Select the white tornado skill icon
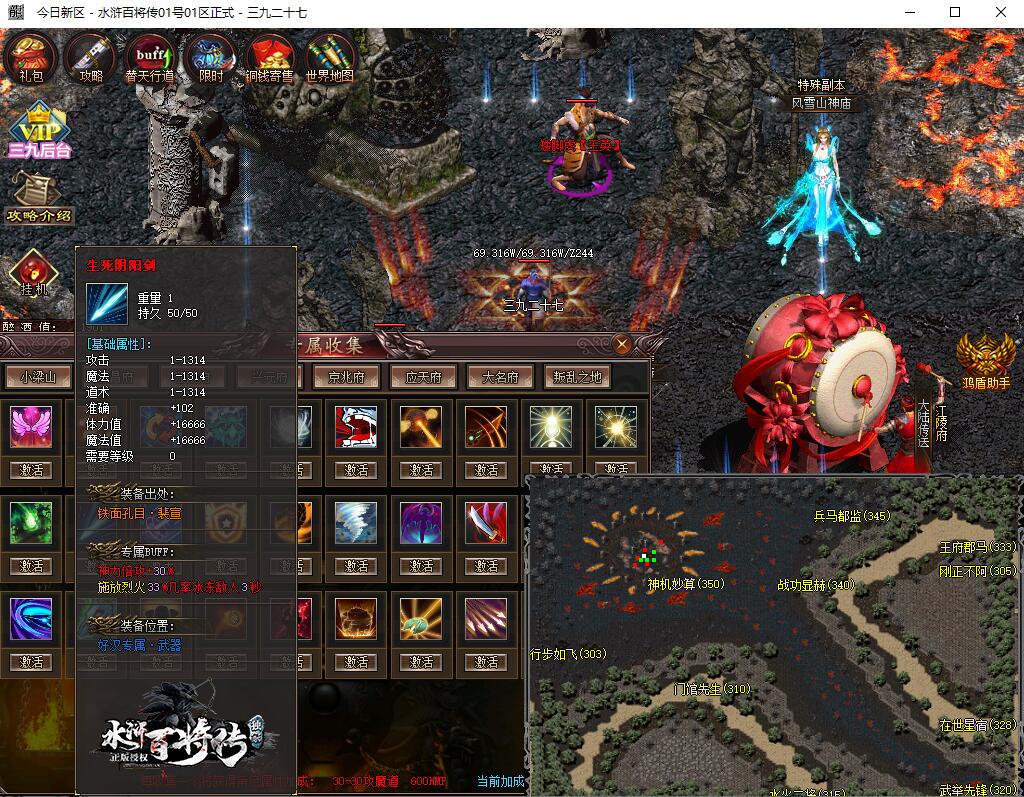The width and height of the screenshot is (1024, 797). tap(356, 523)
